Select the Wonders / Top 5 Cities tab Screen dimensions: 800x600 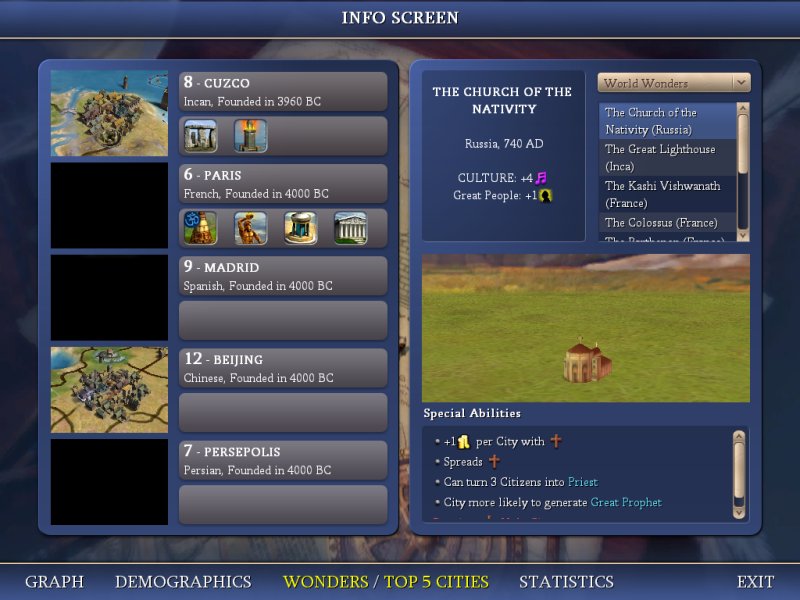[x=386, y=581]
